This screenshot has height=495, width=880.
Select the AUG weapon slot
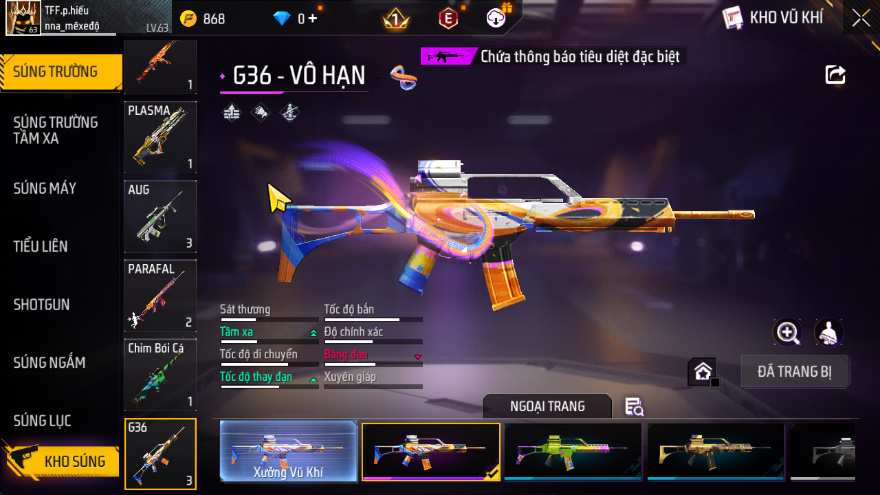pos(160,216)
